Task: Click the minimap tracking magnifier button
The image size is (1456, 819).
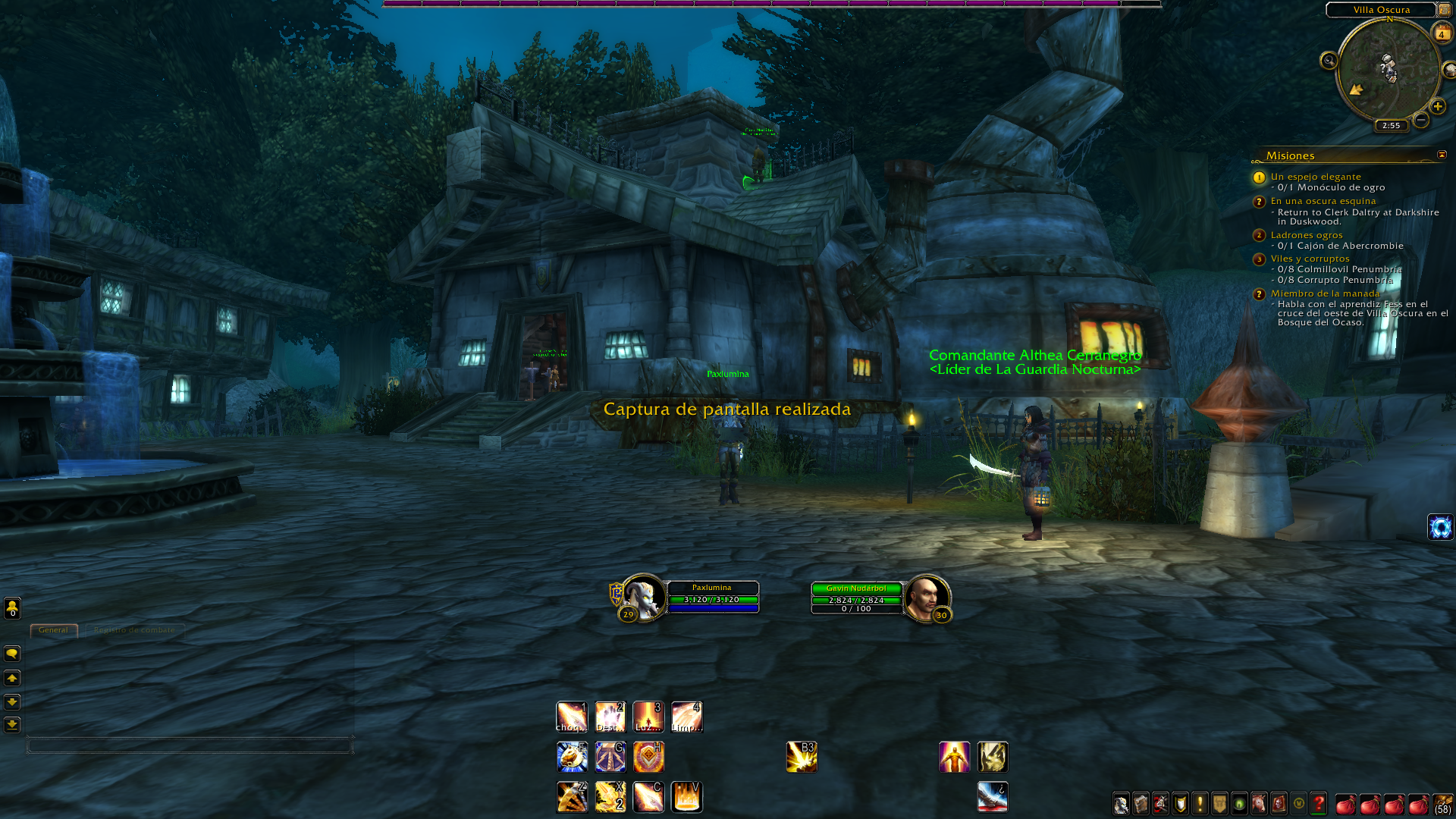Action: tap(1329, 61)
